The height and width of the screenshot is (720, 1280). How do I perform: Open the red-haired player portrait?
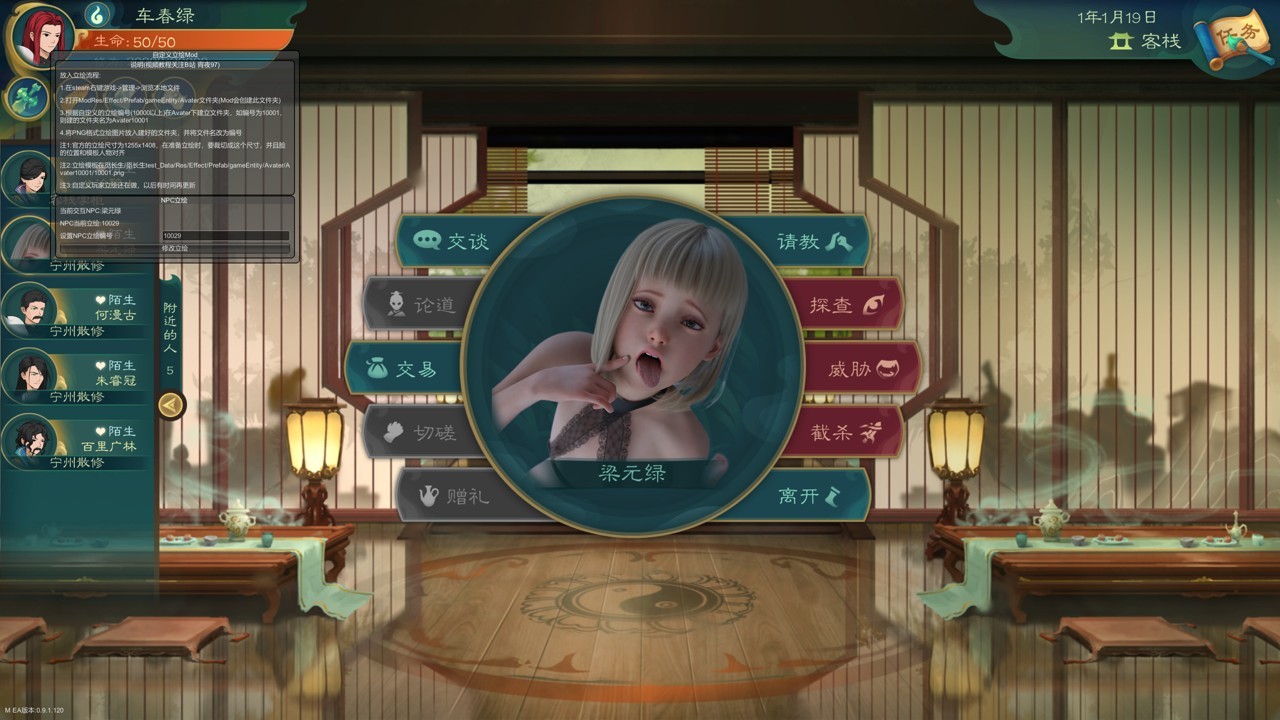[x=42, y=38]
